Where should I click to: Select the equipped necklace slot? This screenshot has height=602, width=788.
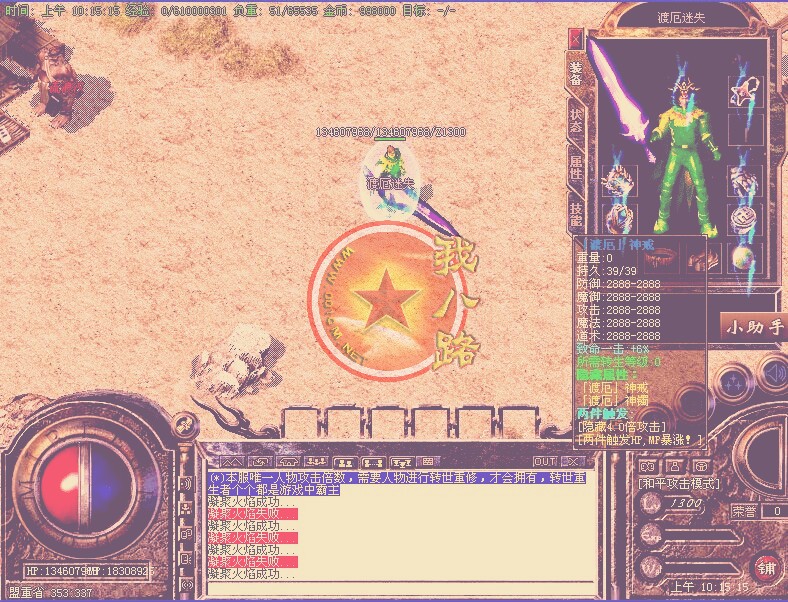coord(741,94)
